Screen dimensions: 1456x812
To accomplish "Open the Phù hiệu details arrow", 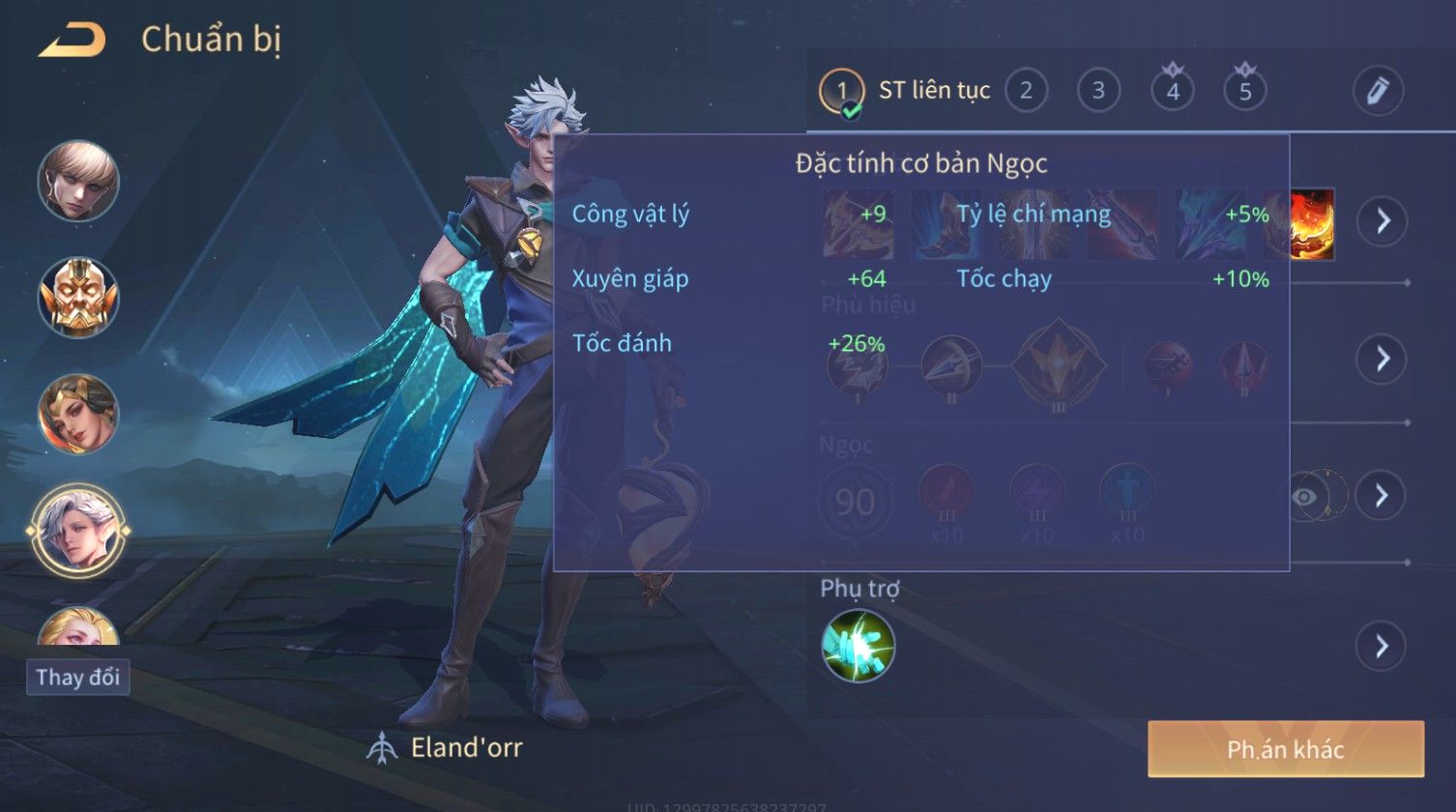I will tap(1382, 359).
